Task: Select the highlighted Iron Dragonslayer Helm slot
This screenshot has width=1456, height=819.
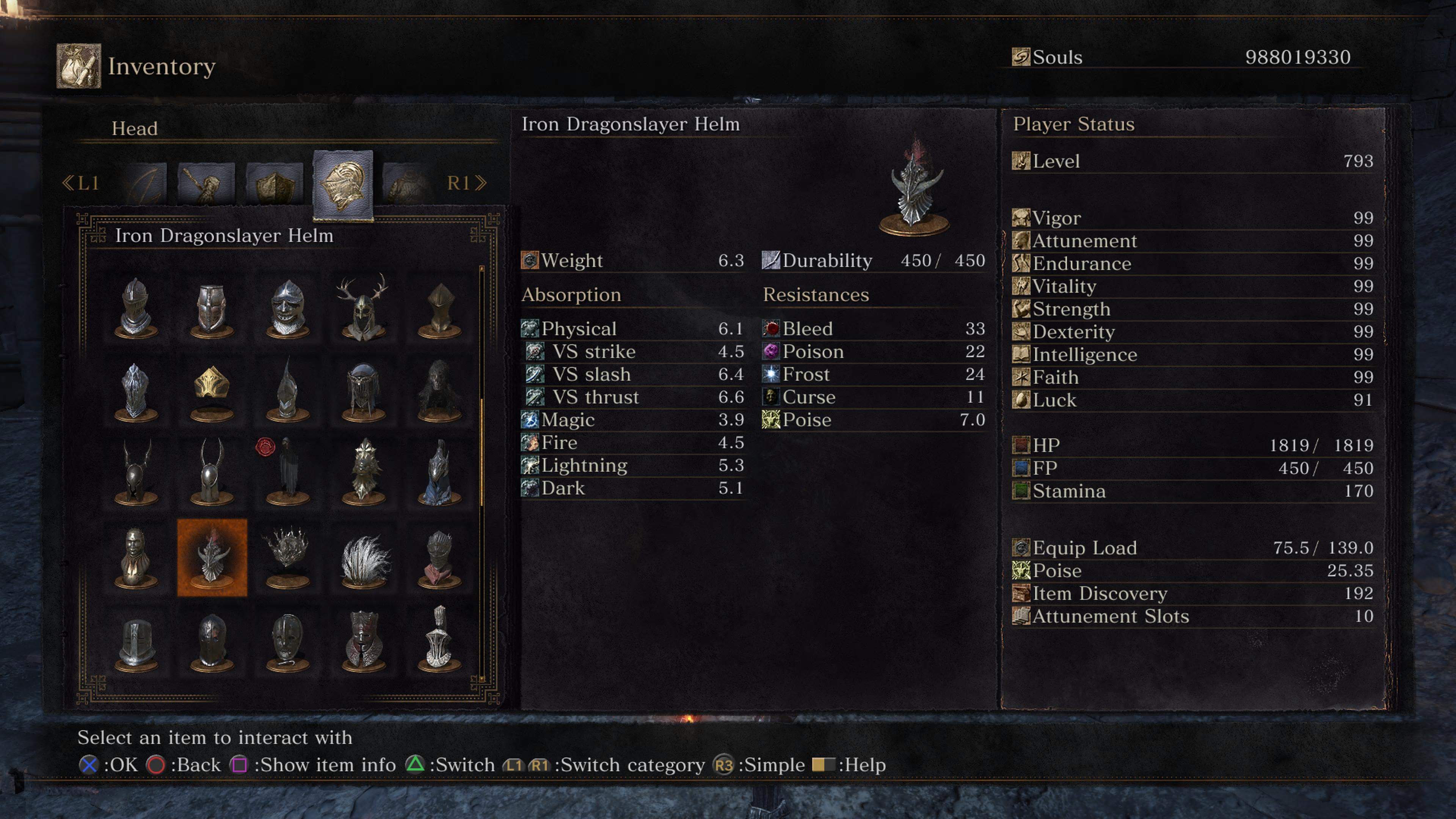Action: (x=212, y=557)
